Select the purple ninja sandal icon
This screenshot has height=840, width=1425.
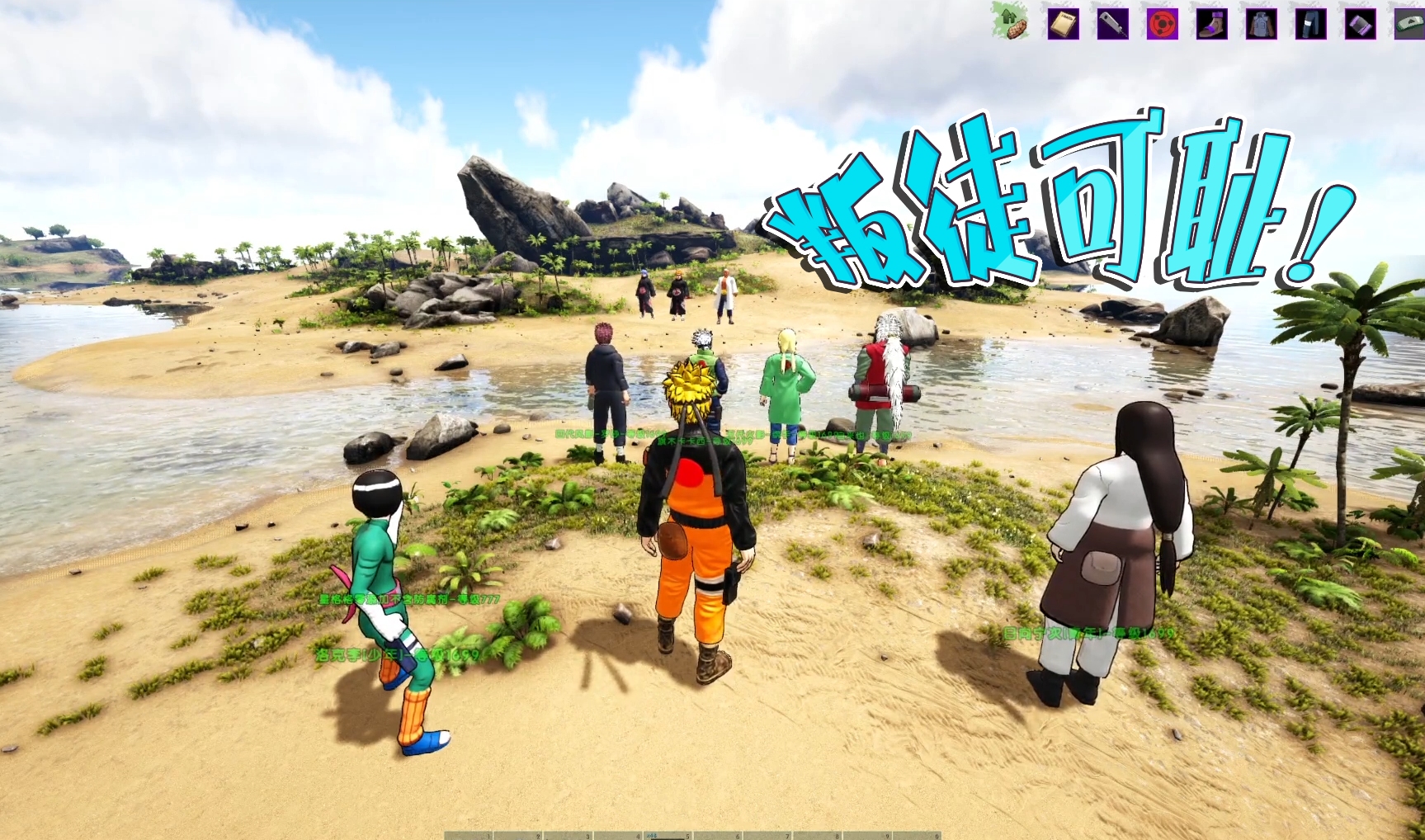1211,24
